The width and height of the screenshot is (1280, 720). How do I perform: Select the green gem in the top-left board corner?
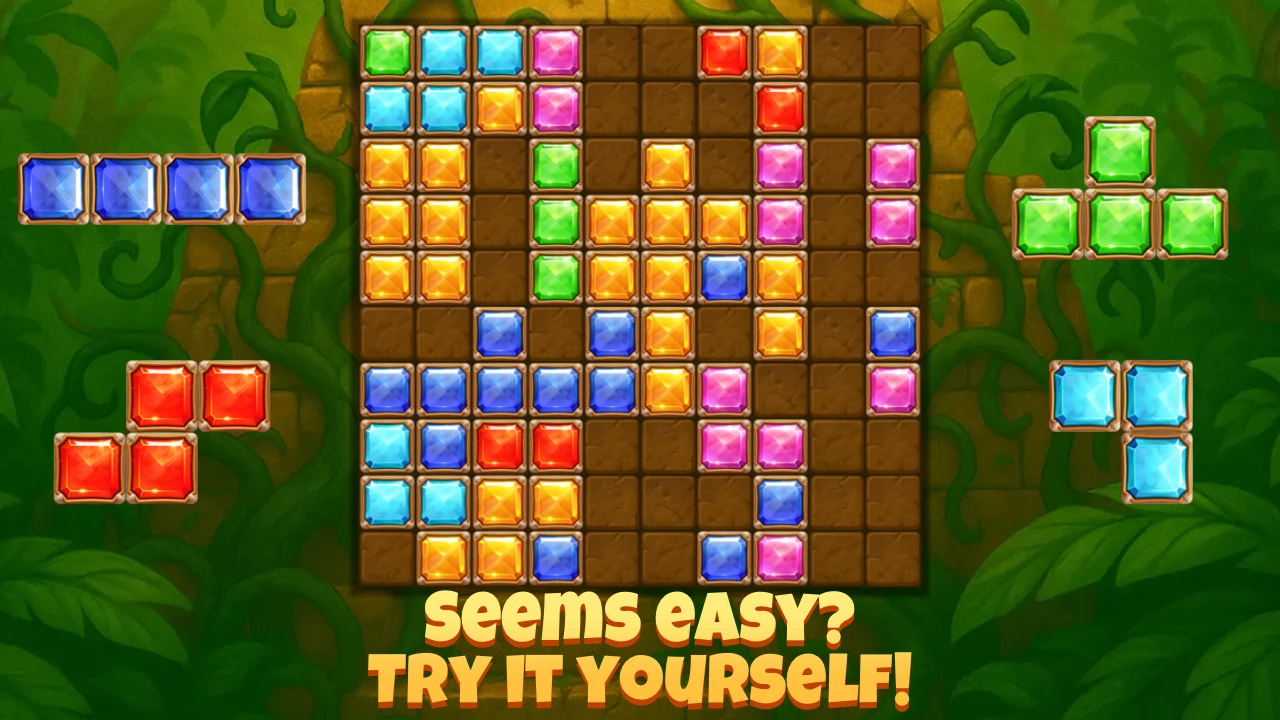click(385, 50)
